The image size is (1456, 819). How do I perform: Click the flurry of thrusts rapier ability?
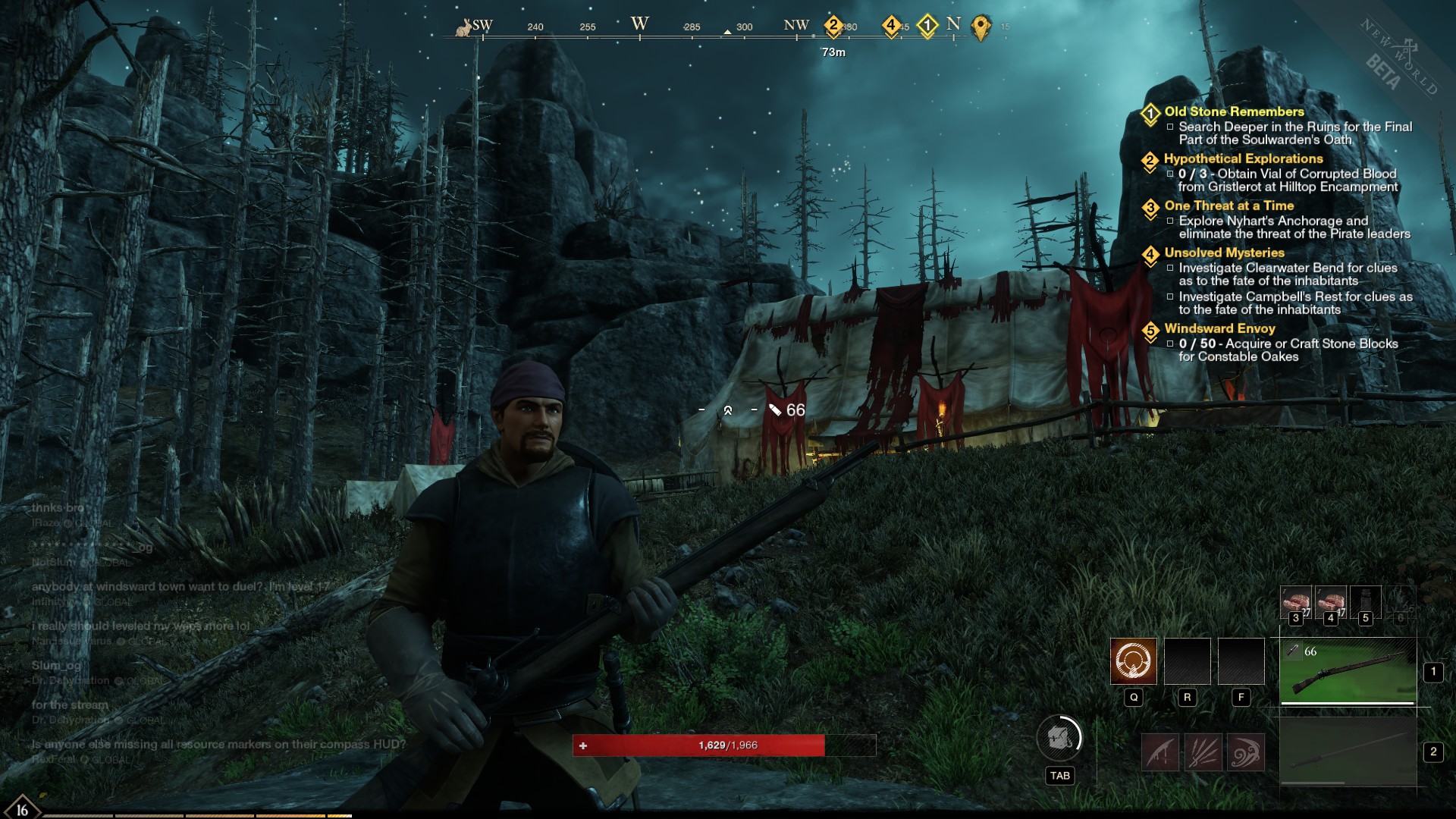pyautogui.click(x=1203, y=752)
